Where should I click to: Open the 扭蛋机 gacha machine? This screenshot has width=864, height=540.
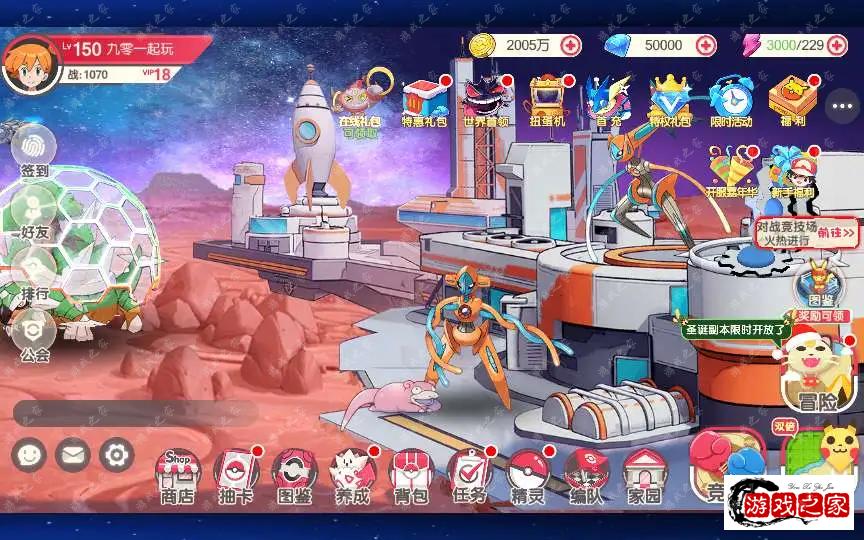547,100
